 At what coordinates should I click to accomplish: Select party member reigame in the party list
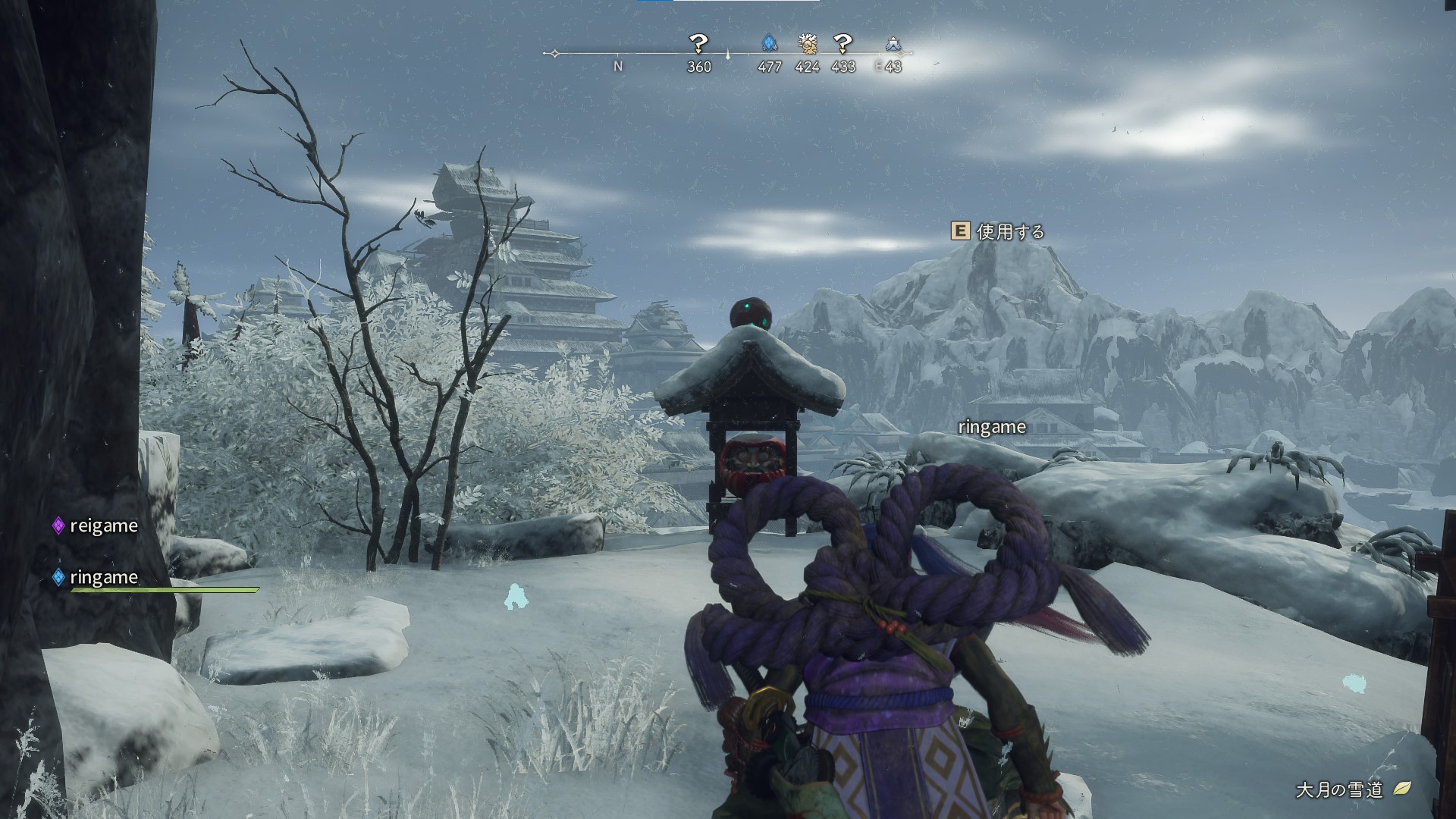pos(103,526)
